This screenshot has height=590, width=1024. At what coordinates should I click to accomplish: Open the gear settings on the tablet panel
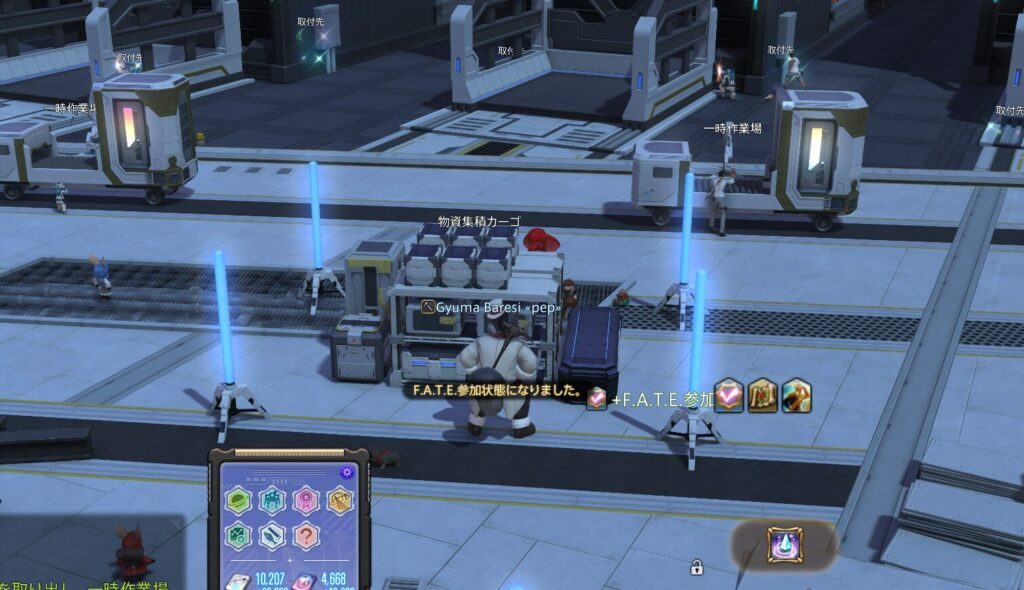coord(347,472)
